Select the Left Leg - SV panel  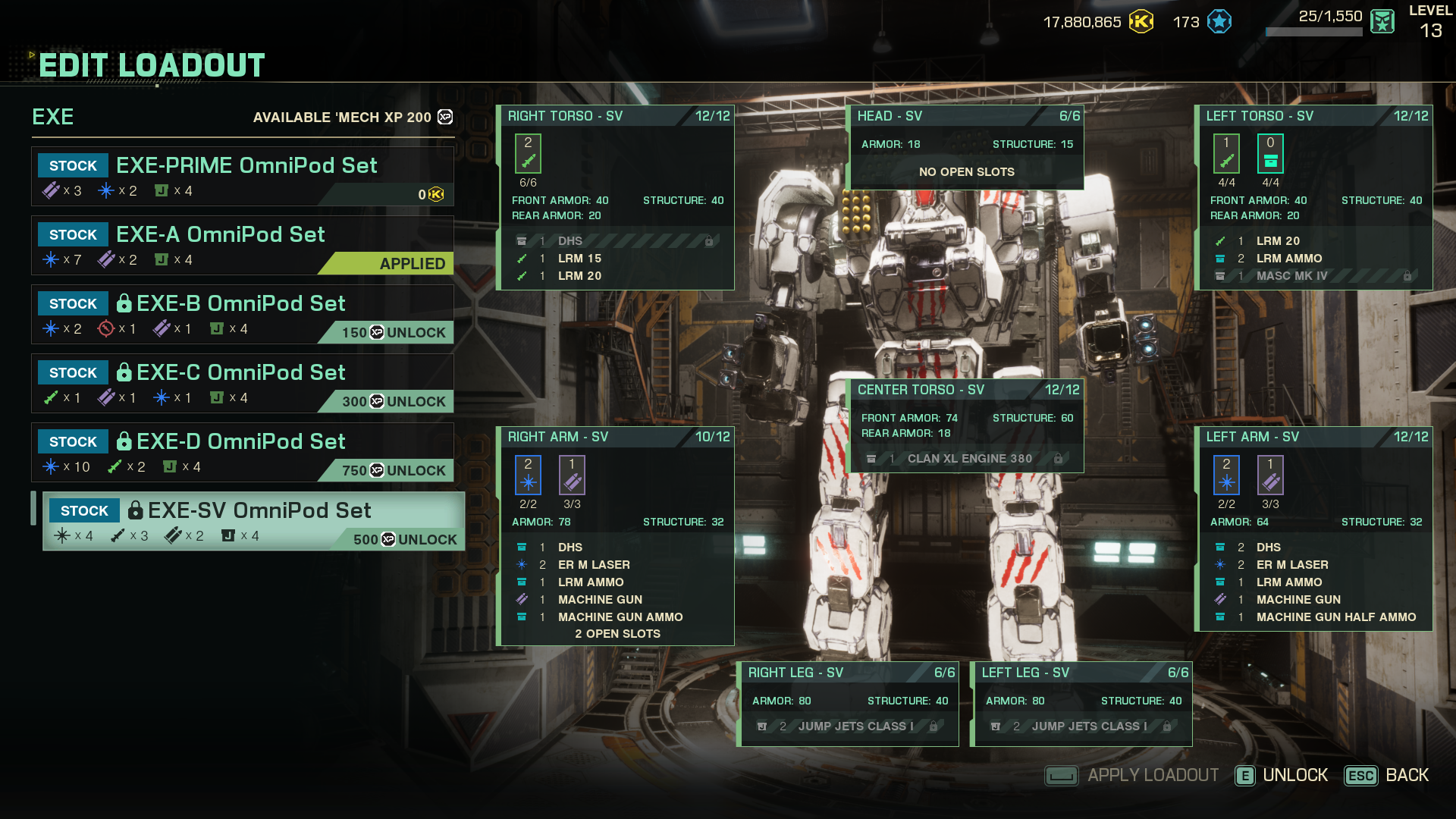click(x=1082, y=673)
